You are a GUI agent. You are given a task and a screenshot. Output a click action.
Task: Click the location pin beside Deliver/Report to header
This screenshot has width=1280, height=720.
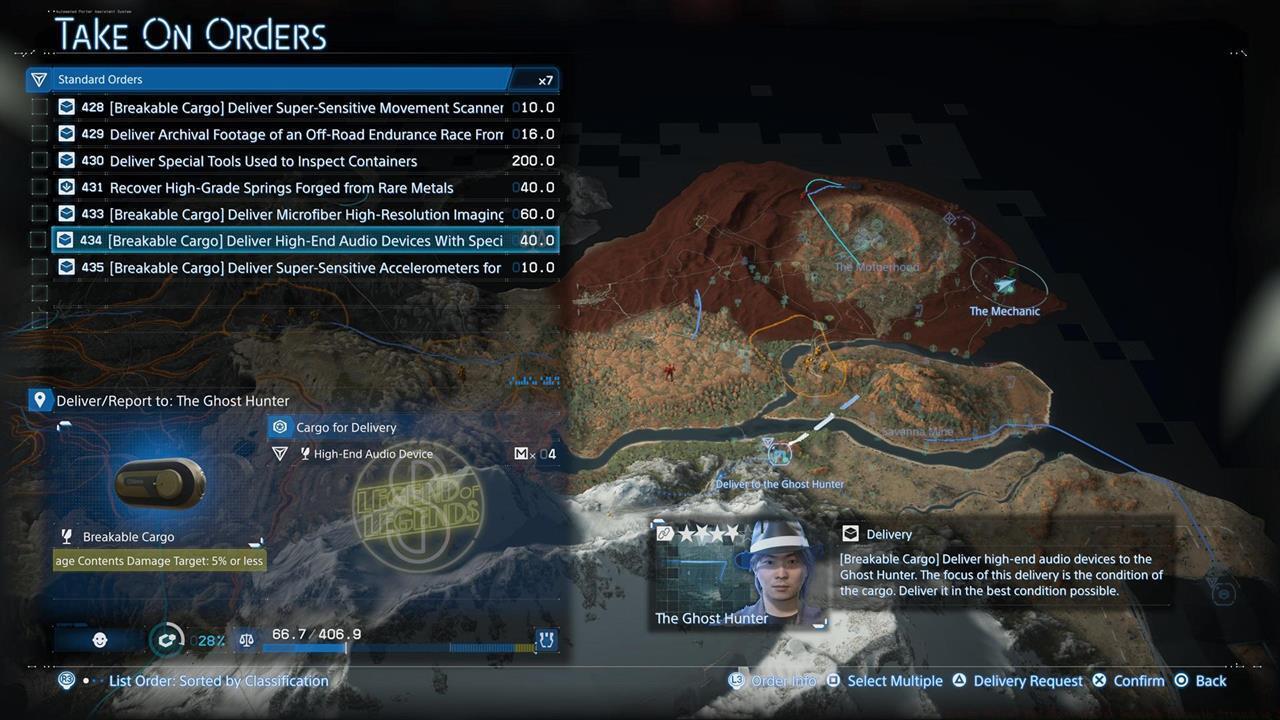point(39,399)
